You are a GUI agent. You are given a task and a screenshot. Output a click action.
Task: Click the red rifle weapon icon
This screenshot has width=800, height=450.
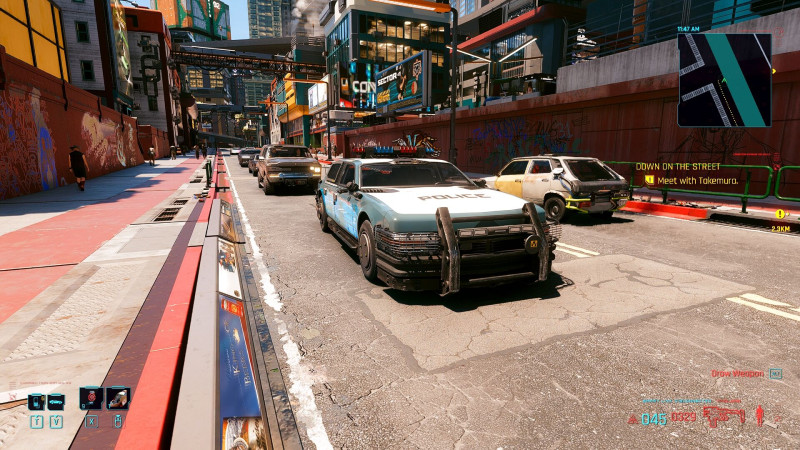(x=723, y=416)
